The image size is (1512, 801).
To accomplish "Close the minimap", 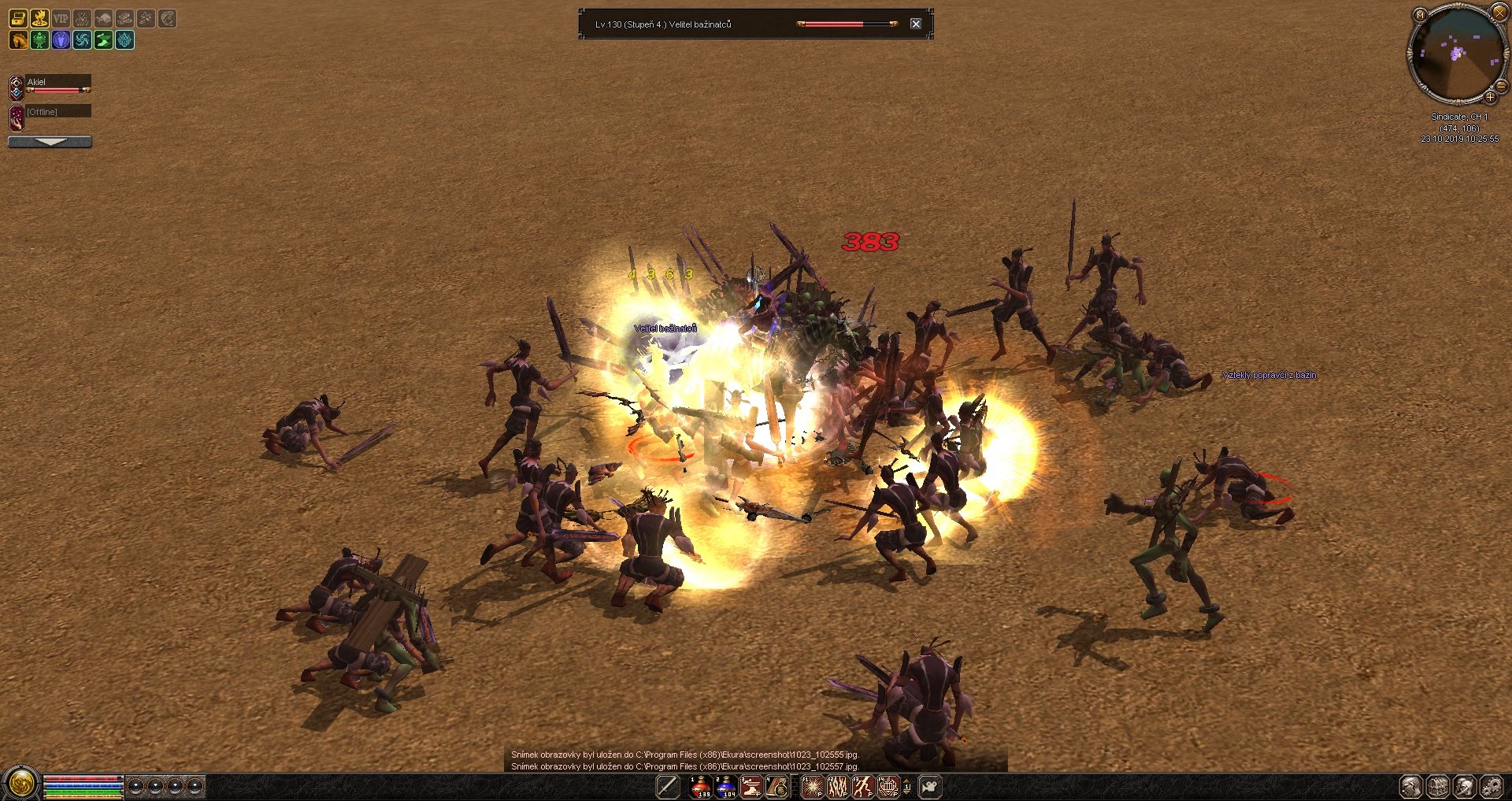I will (1499, 13).
